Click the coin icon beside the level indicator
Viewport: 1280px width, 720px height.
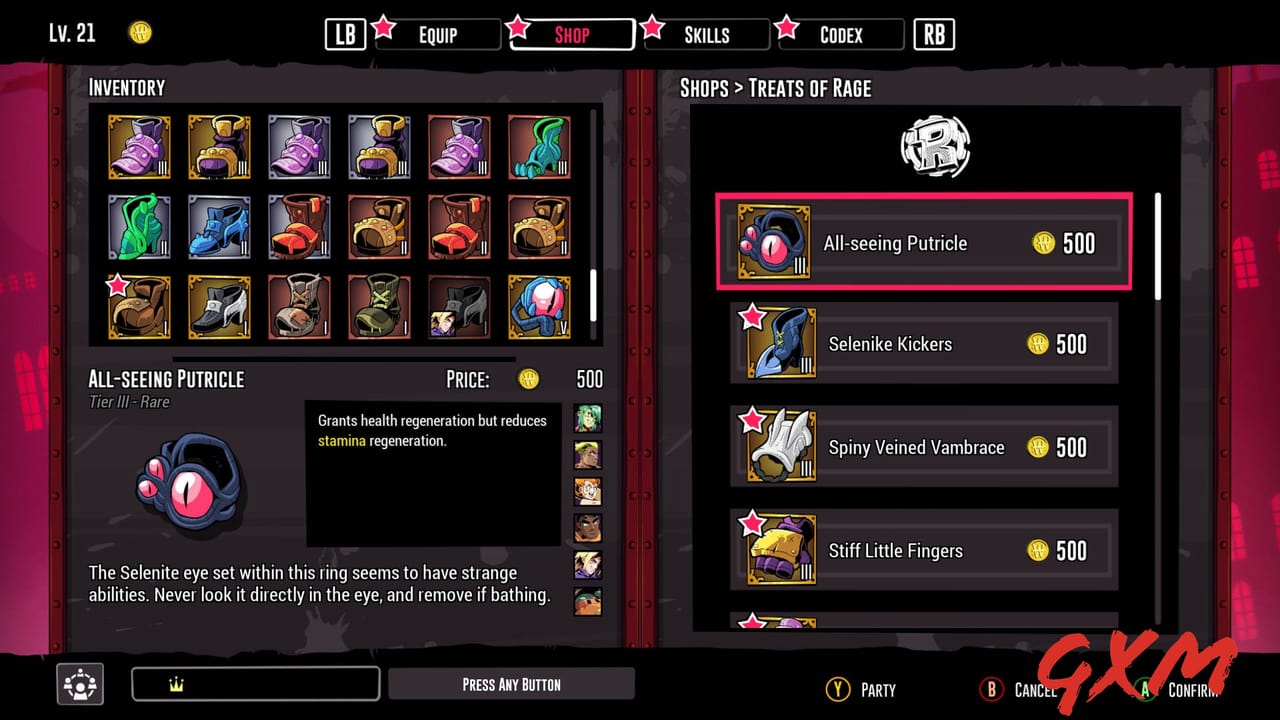140,32
